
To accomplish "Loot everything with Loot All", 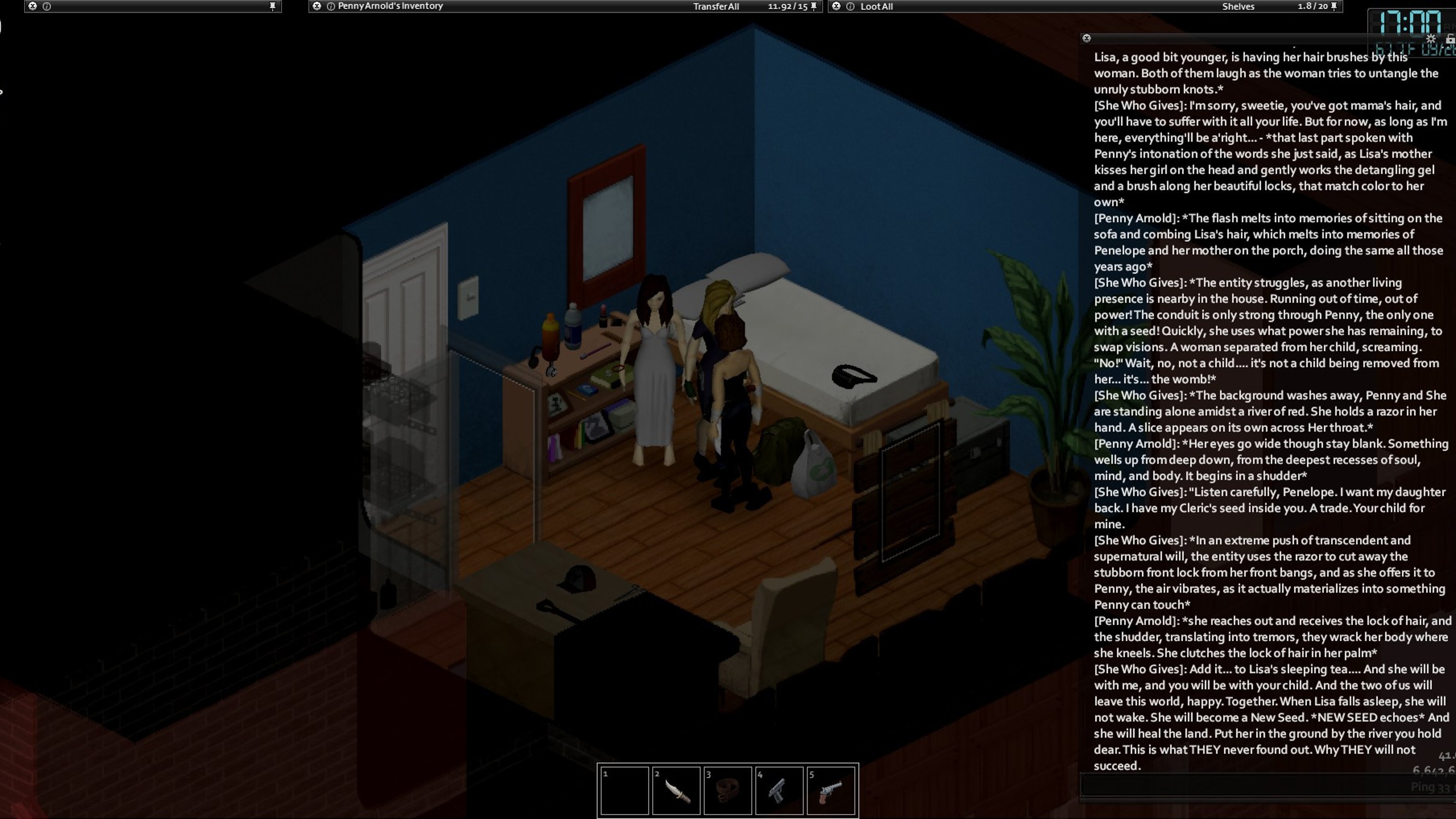I will (876, 7).
